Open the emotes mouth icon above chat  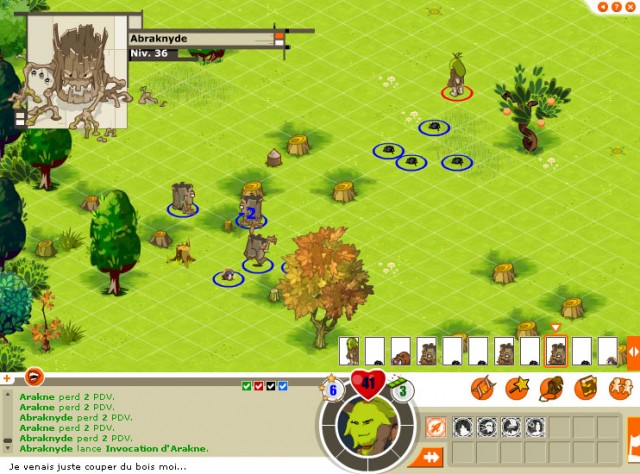point(34,377)
